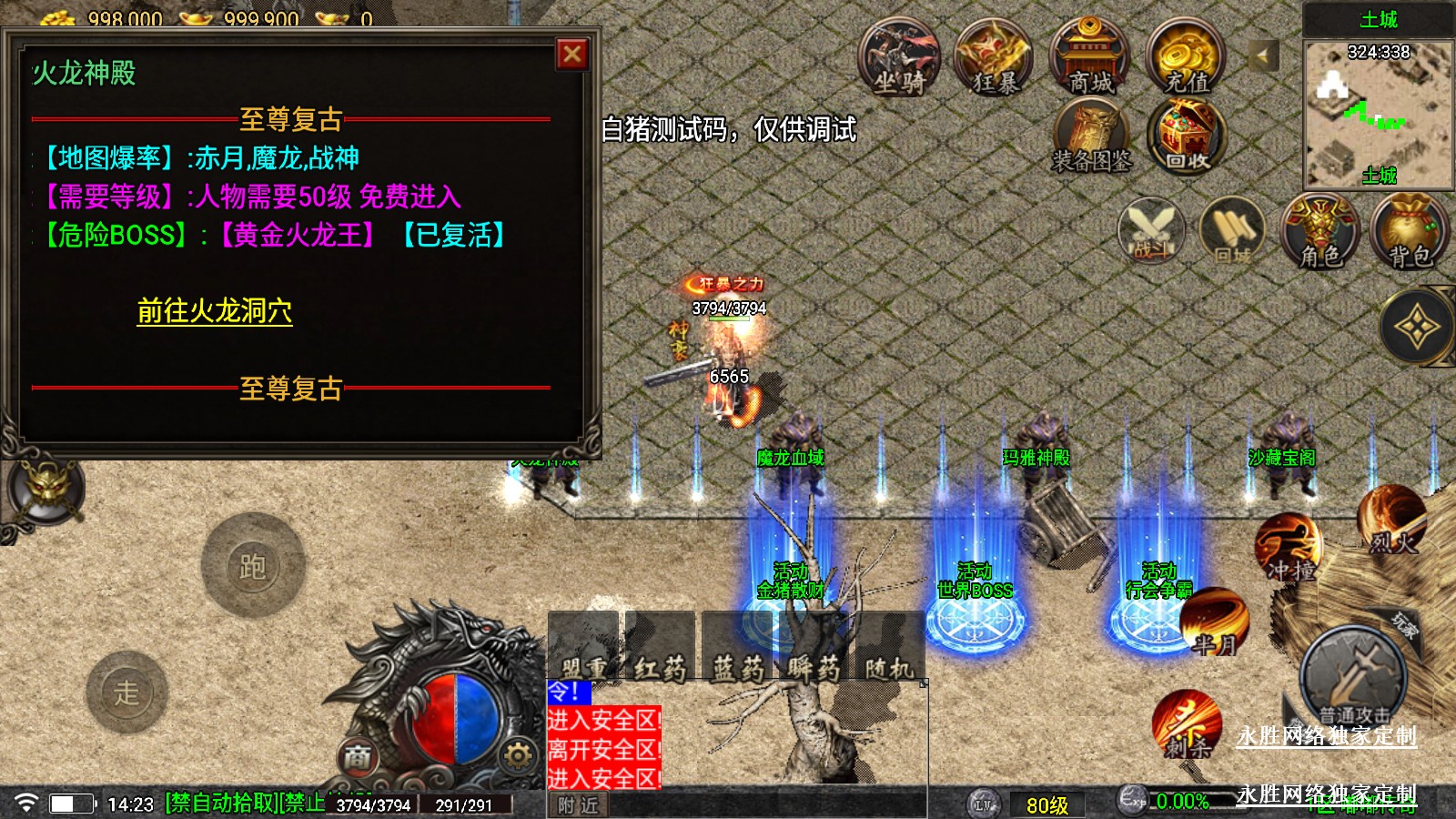
Task: Open the 角色 character sheet
Action: (1319, 232)
